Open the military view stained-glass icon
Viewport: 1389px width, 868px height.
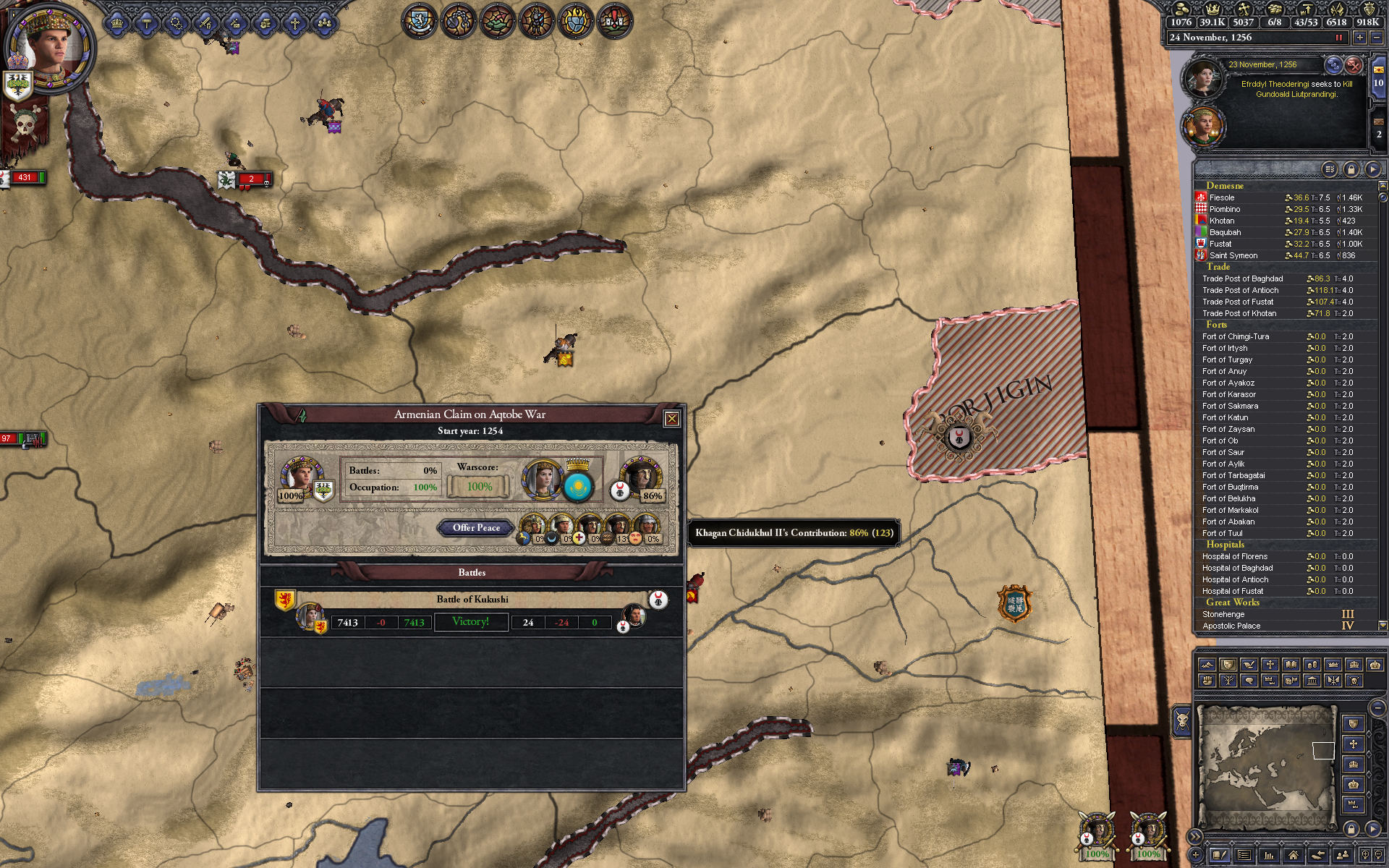coord(535,21)
